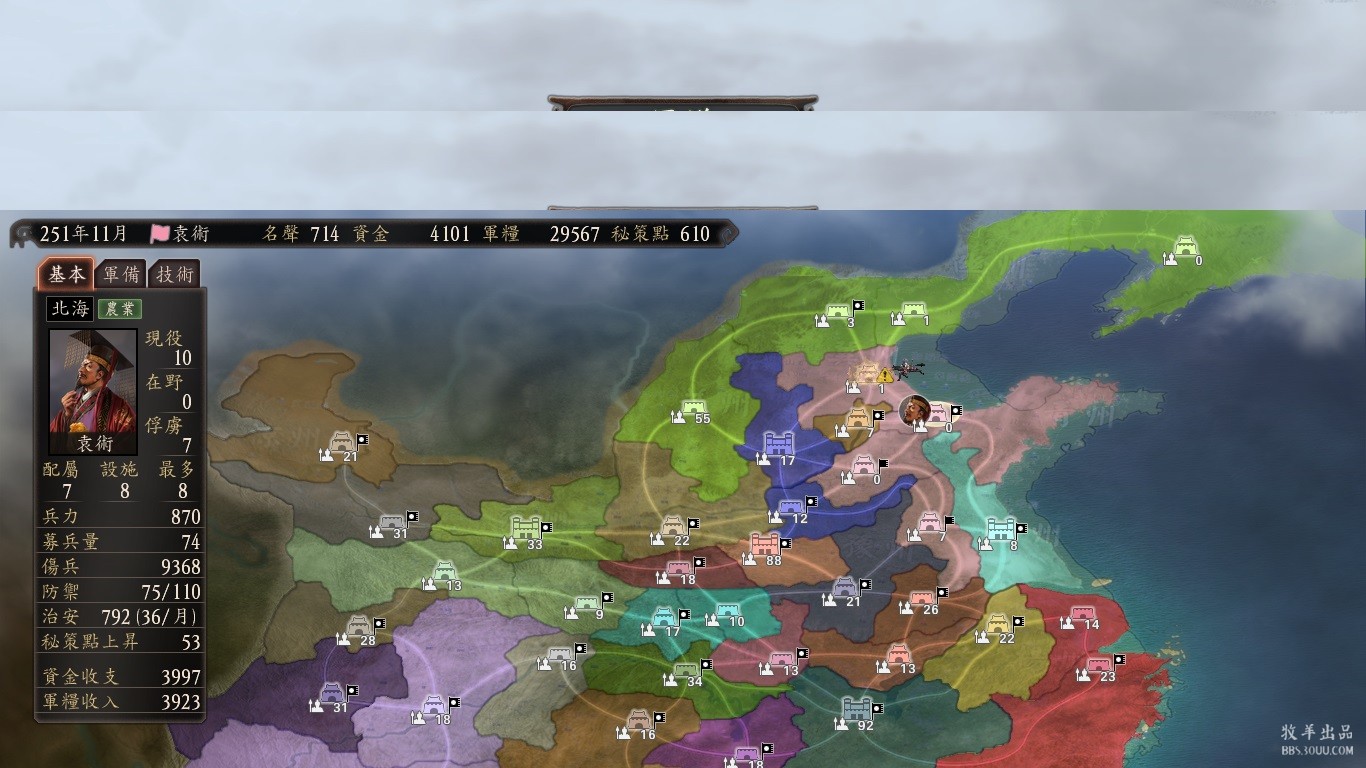Select the coastal city marker labeled 8
The width and height of the screenshot is (1366, 768).
1000,530
